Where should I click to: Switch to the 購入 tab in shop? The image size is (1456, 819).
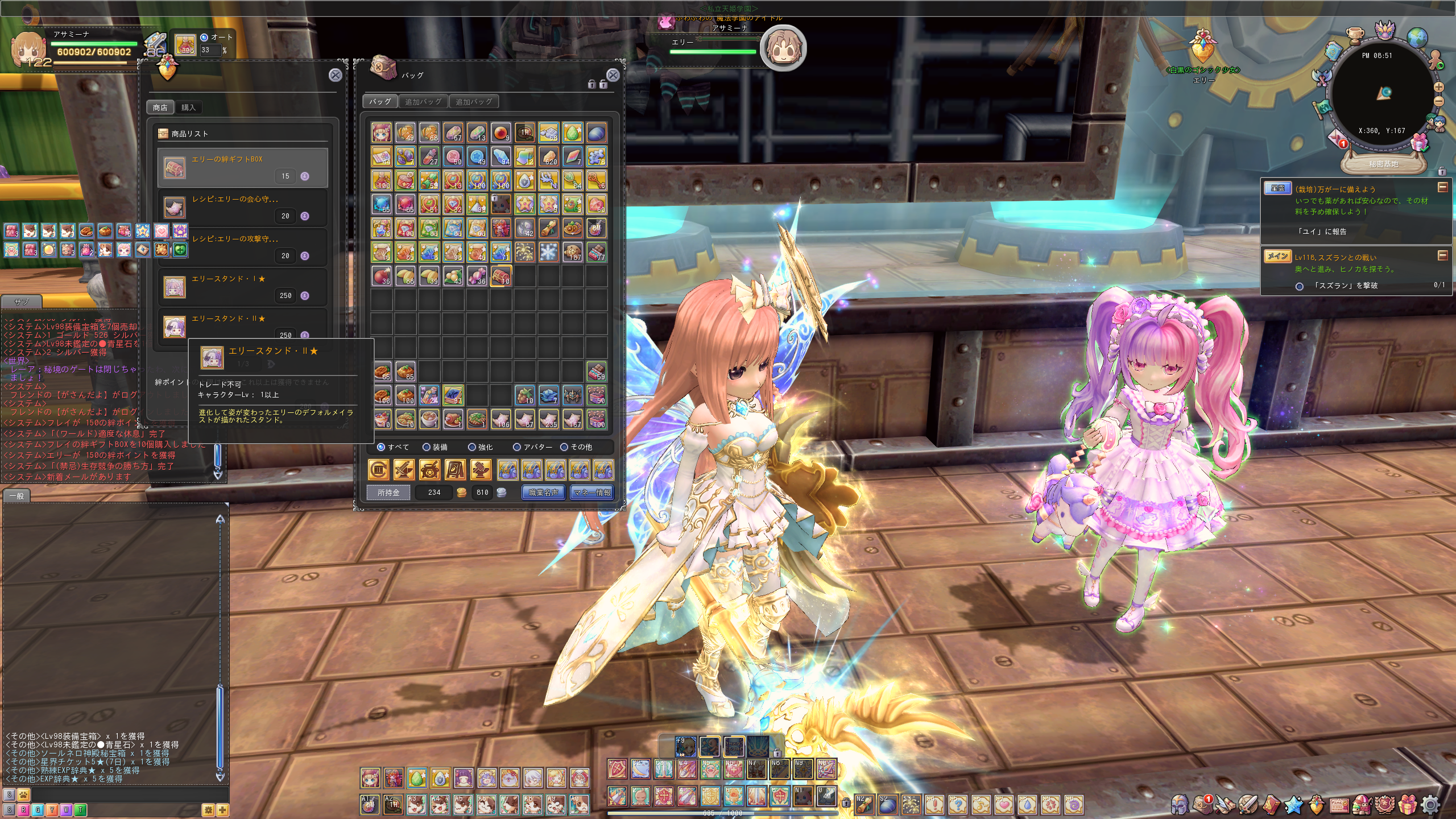(188, 107)
